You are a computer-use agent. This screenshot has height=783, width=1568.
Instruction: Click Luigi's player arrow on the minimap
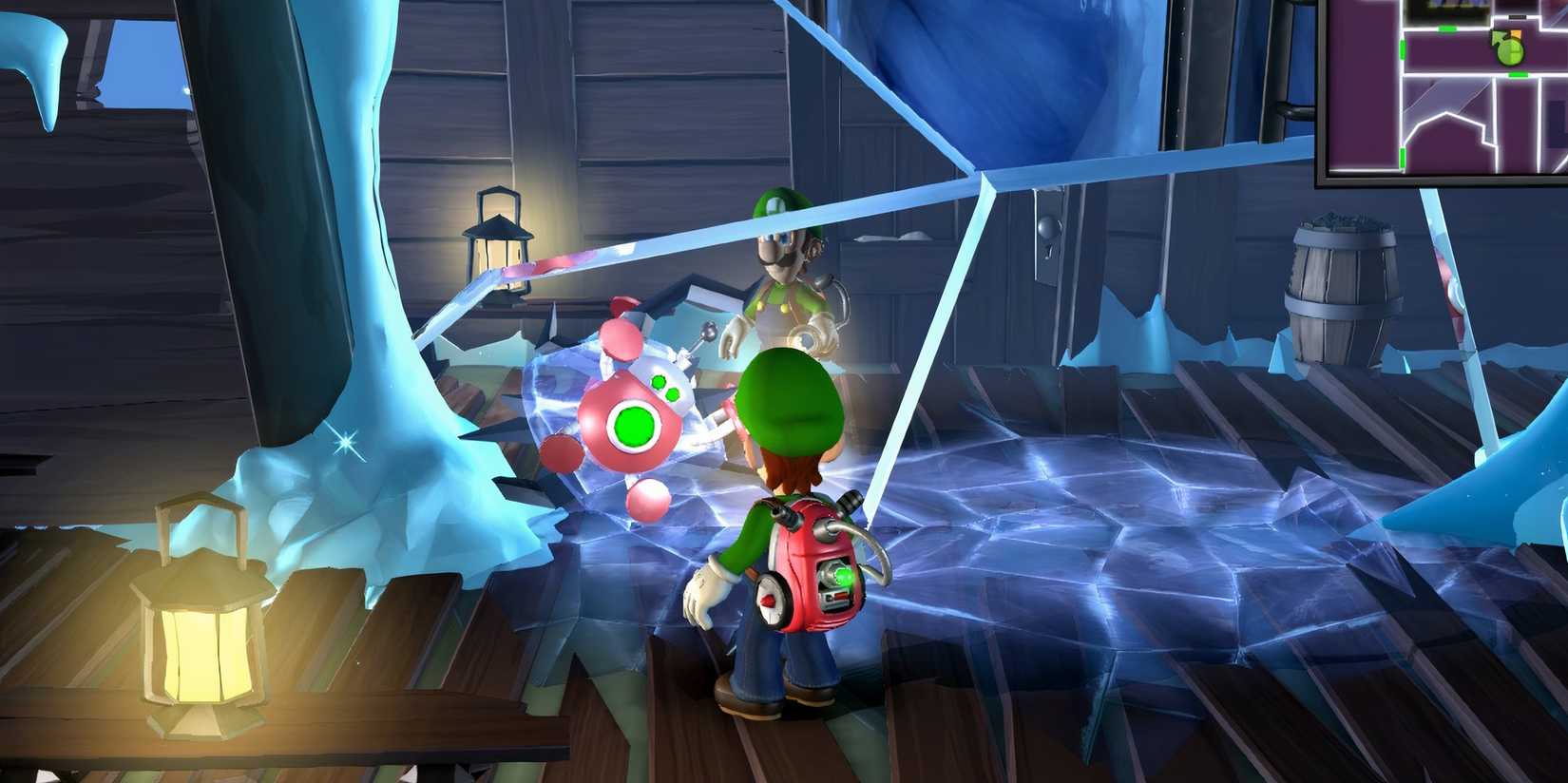coord(1509,48)
